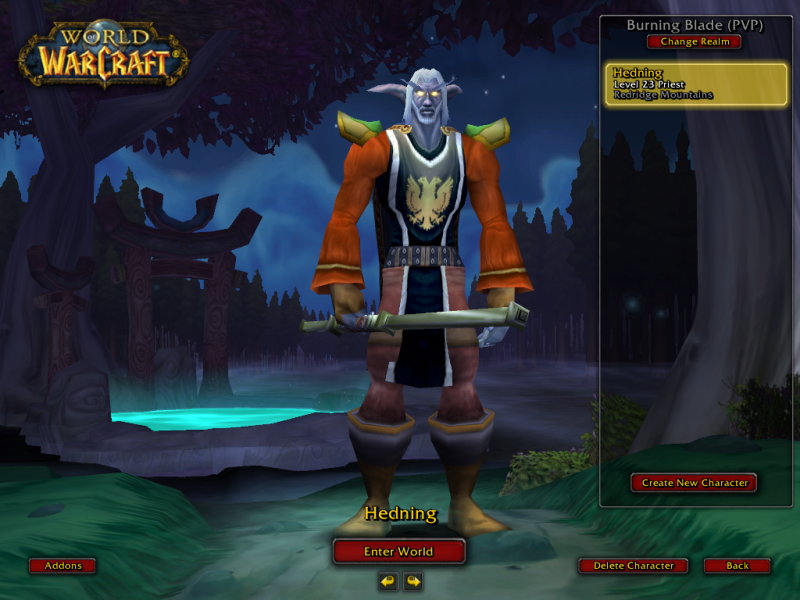Select the Hedning Level 23 Priest entry
Screen dimensions: 800x600
[696, 85]
